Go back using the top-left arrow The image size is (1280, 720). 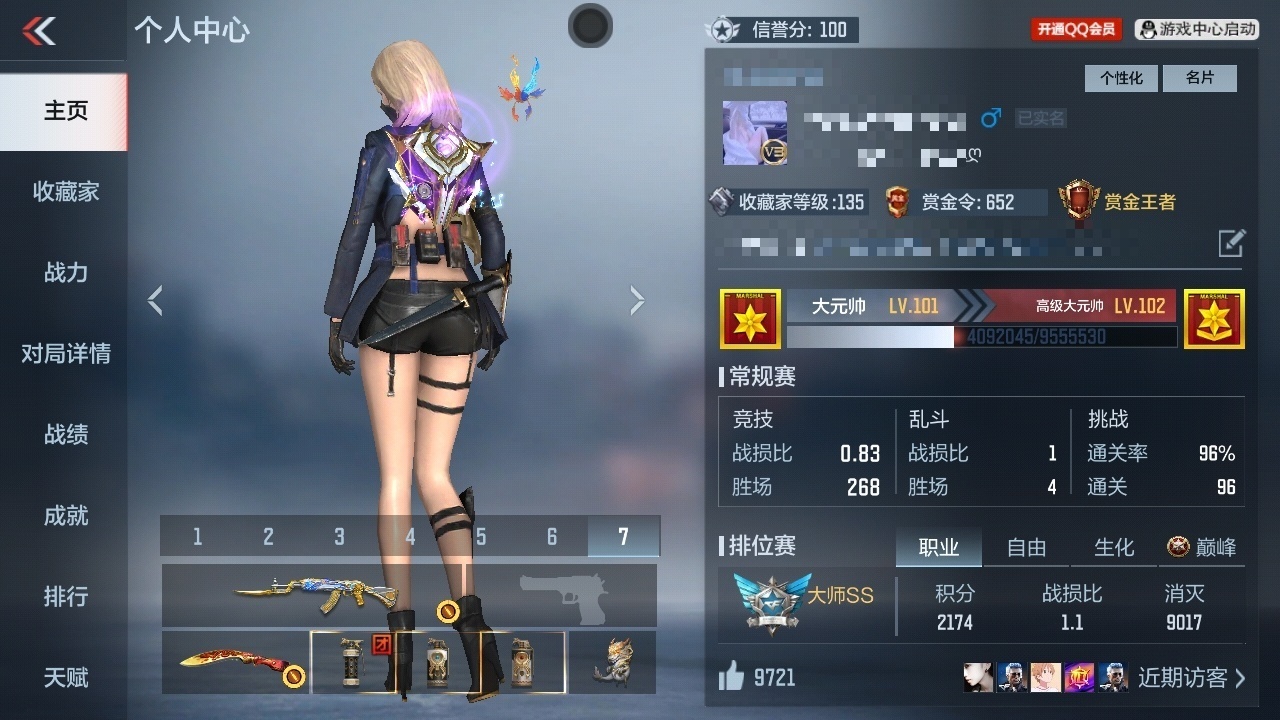[39, 31]
